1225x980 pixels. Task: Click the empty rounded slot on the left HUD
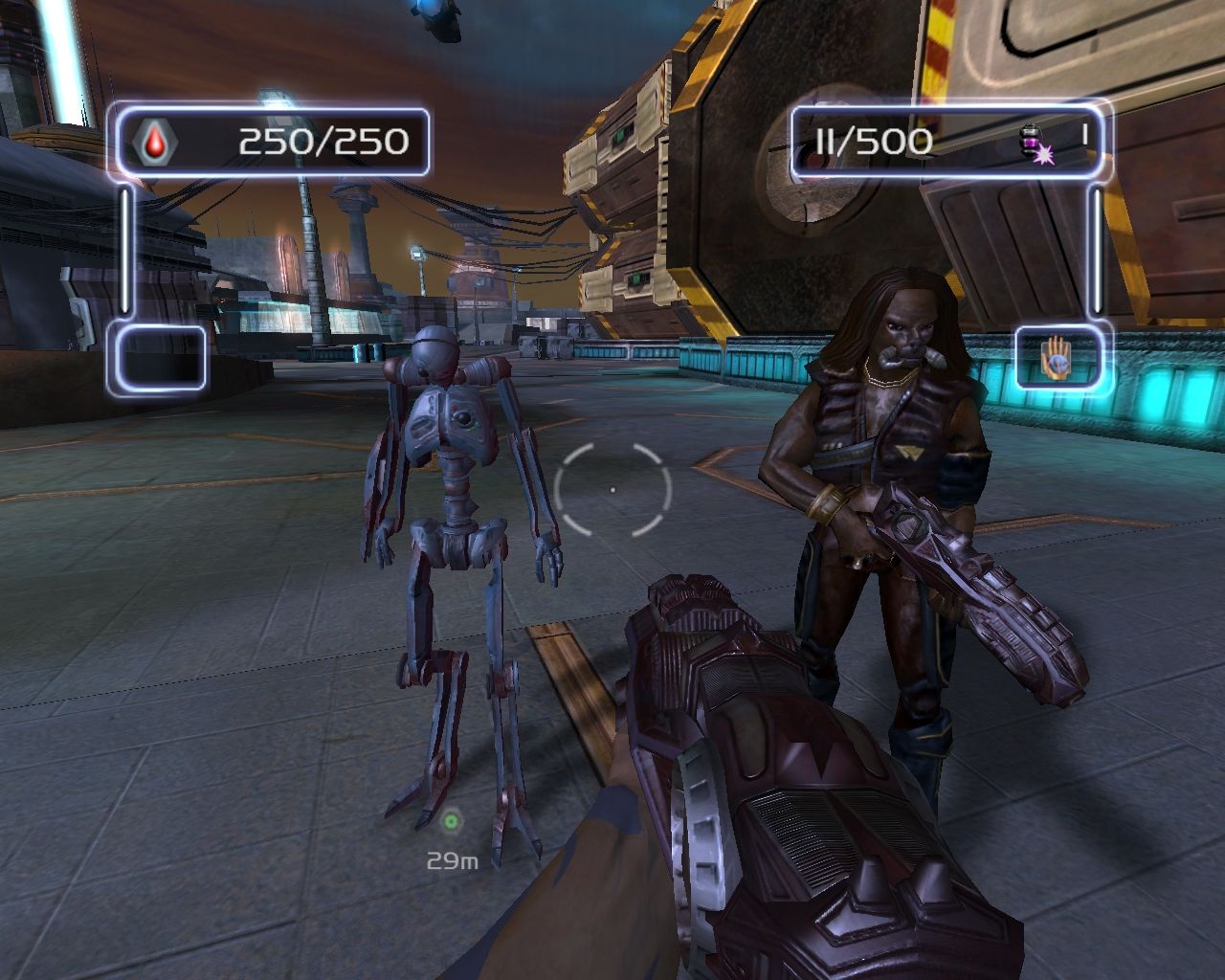point(160,361)
